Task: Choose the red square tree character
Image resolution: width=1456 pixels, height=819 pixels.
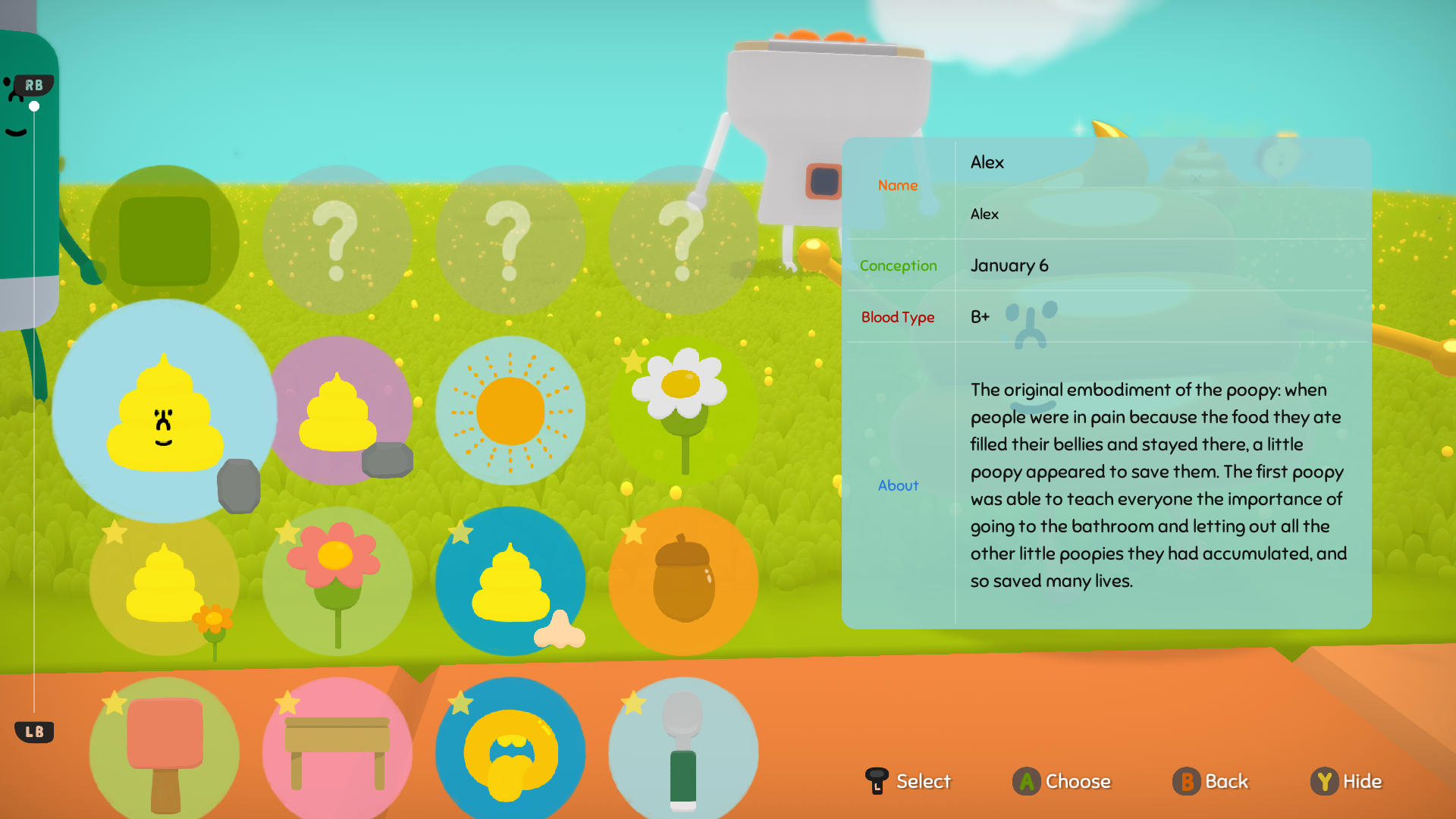Action: 165,751
